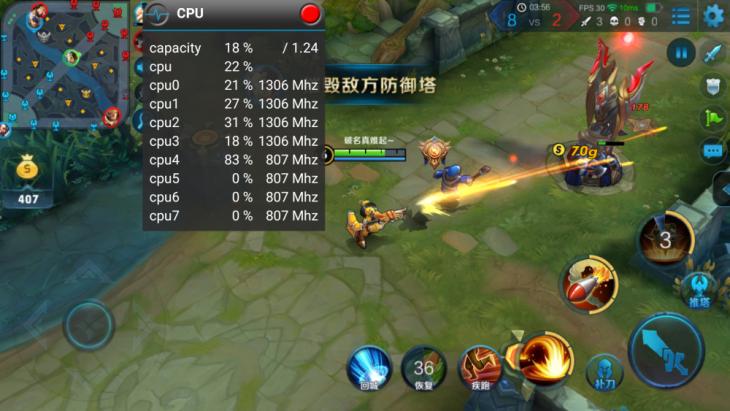Use the basic attack button

pos(666,350)
